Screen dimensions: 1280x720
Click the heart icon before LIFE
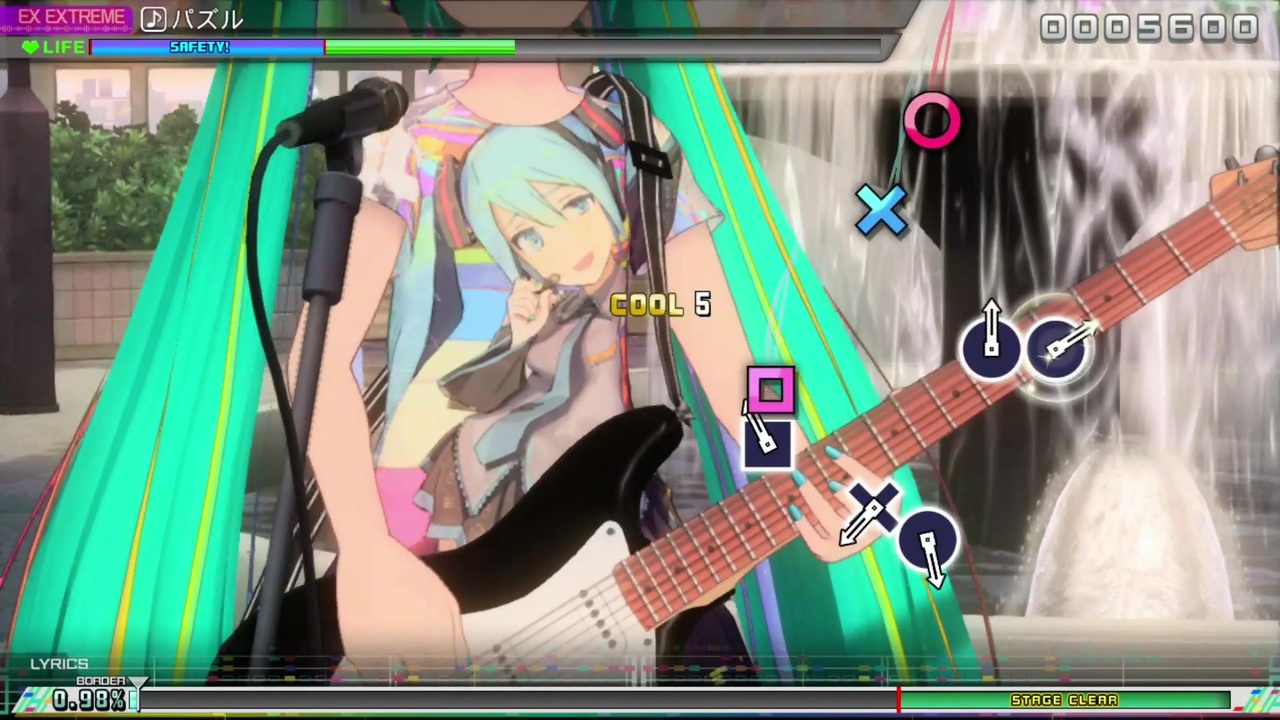29,47
